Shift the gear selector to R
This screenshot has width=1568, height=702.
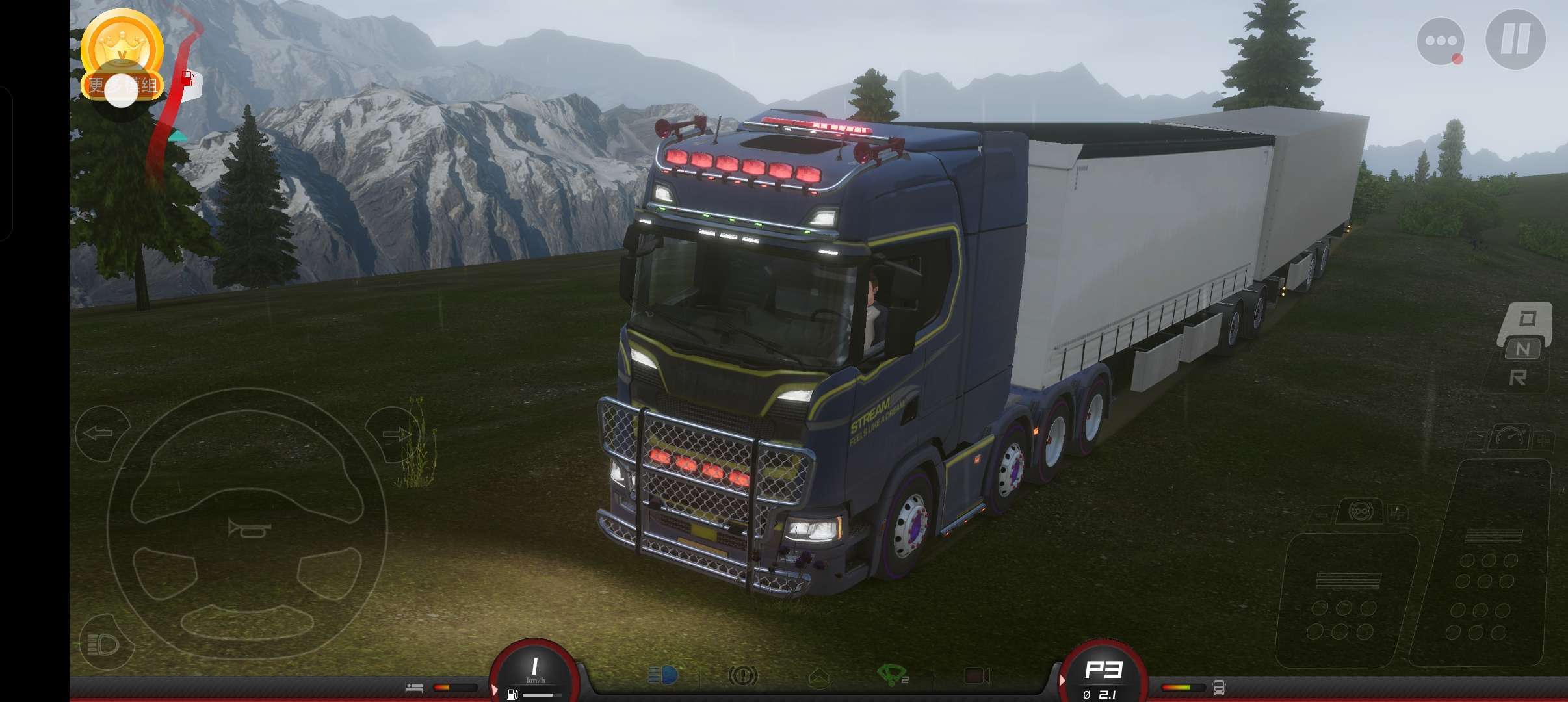[1518, 378]
